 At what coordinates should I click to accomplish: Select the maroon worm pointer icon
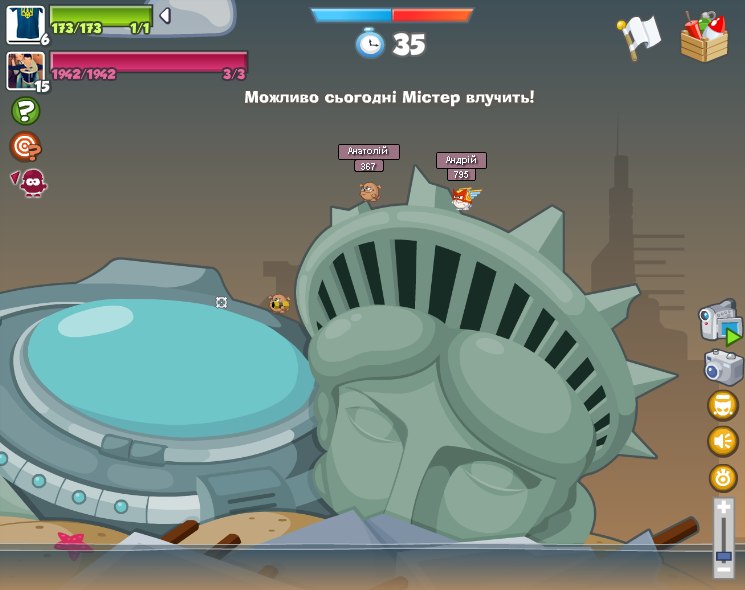31,182
